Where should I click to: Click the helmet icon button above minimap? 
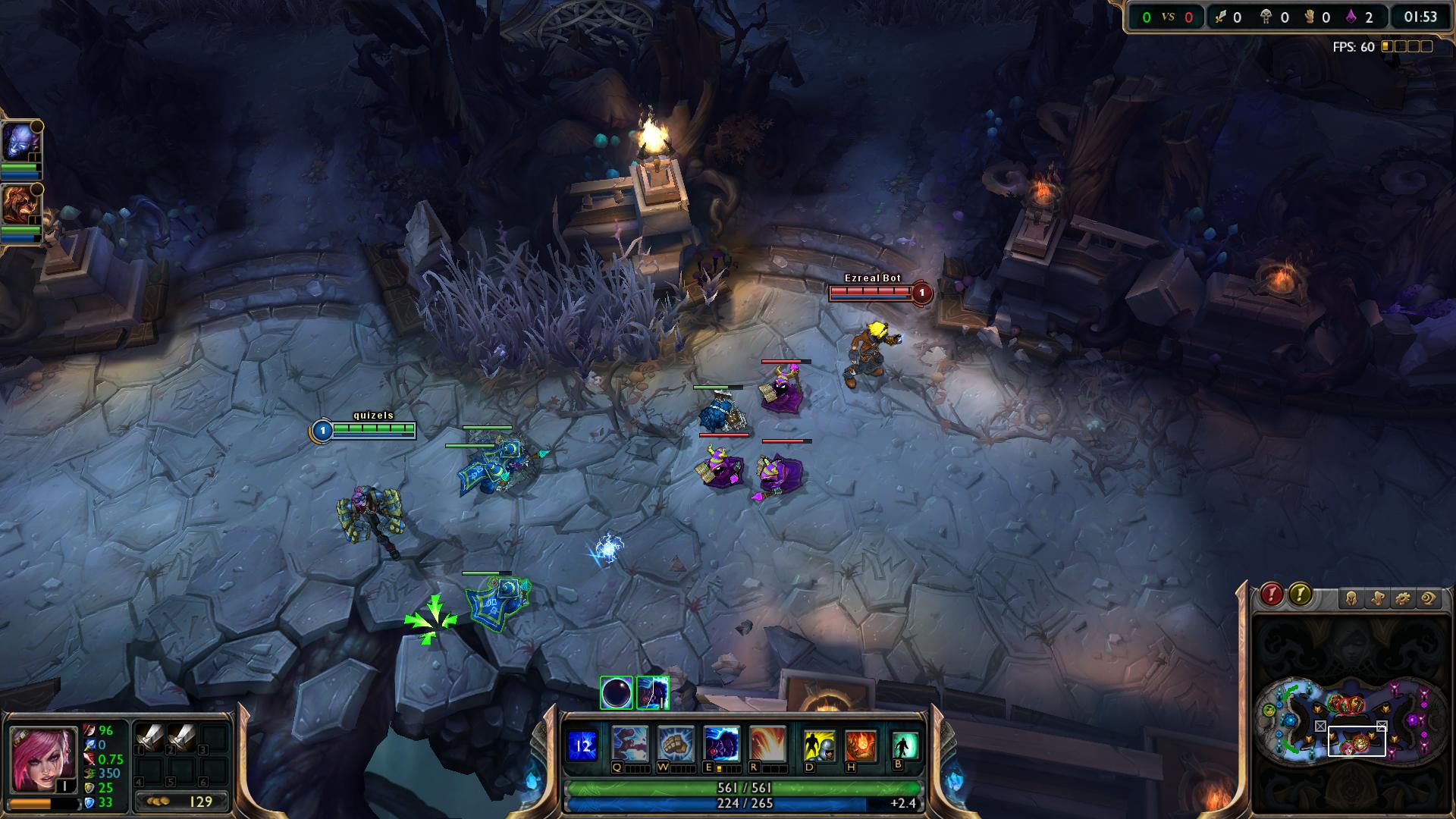tap(1351, 599)
